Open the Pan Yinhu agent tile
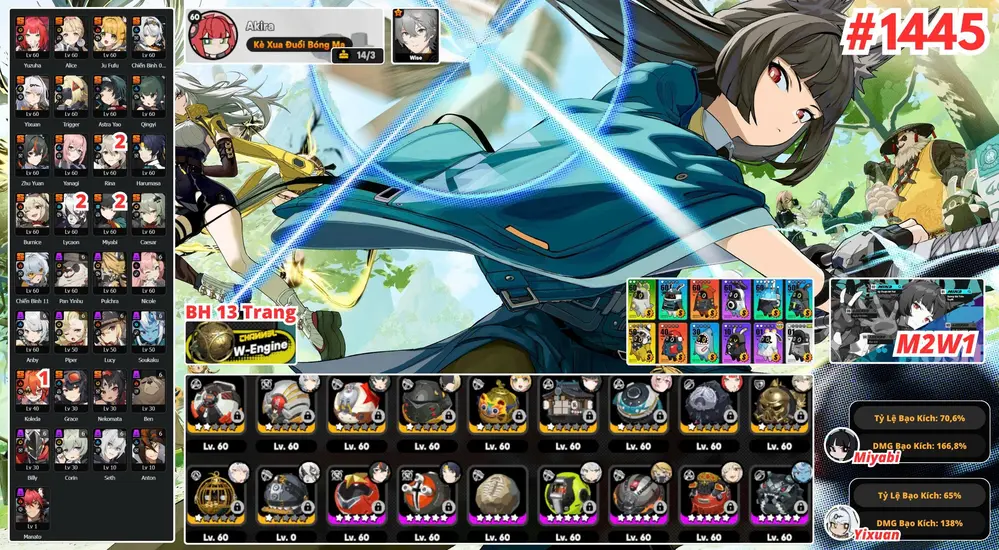 [x=70, y=268]
